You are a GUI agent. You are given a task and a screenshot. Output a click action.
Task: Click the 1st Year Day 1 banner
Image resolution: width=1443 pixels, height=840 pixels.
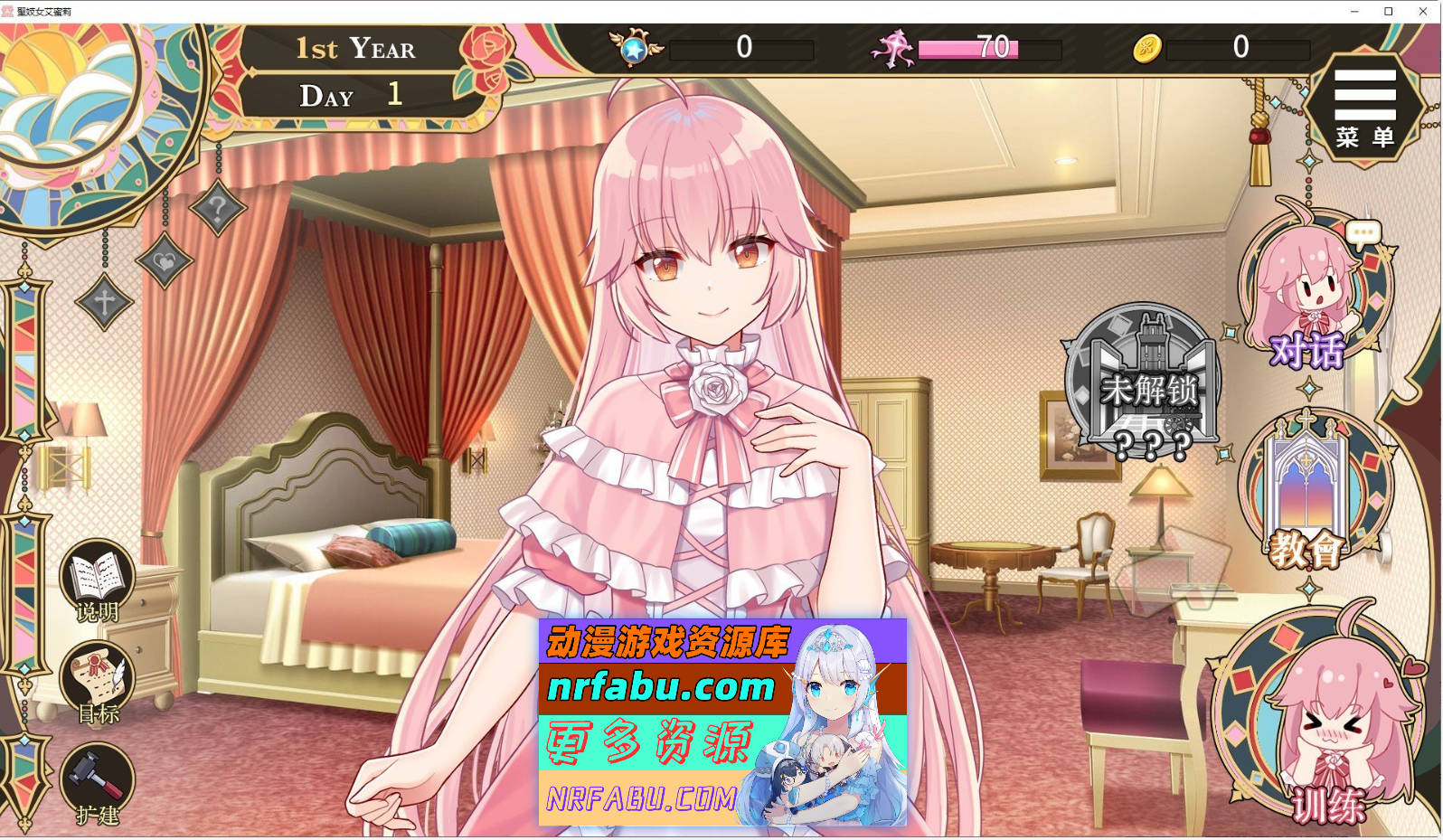click(353, 72)
